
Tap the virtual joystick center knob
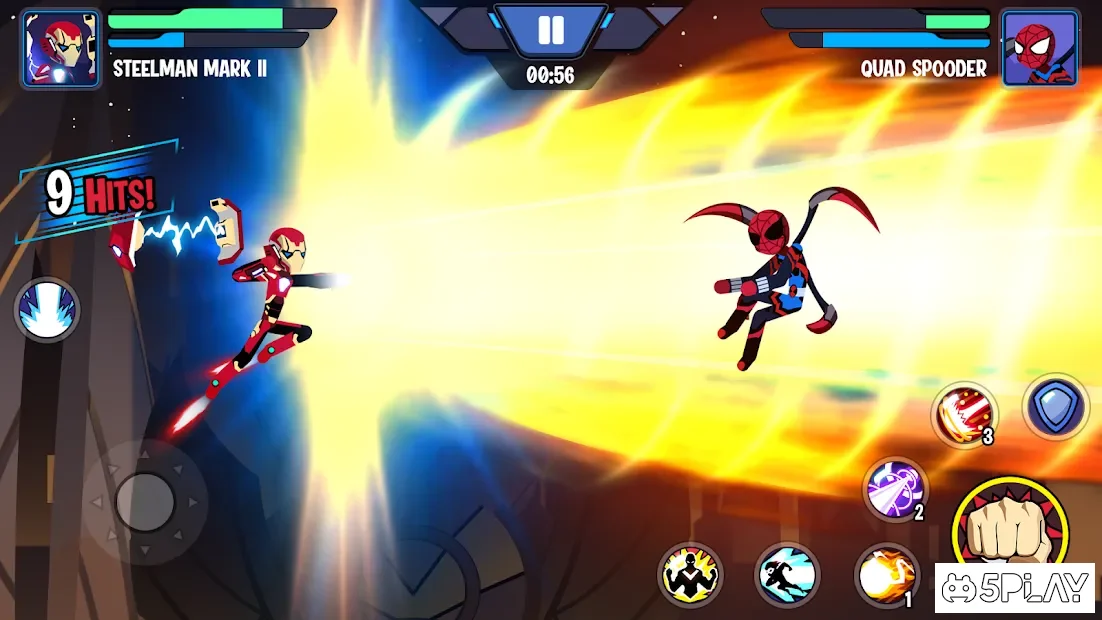click(x=145, y=501)
